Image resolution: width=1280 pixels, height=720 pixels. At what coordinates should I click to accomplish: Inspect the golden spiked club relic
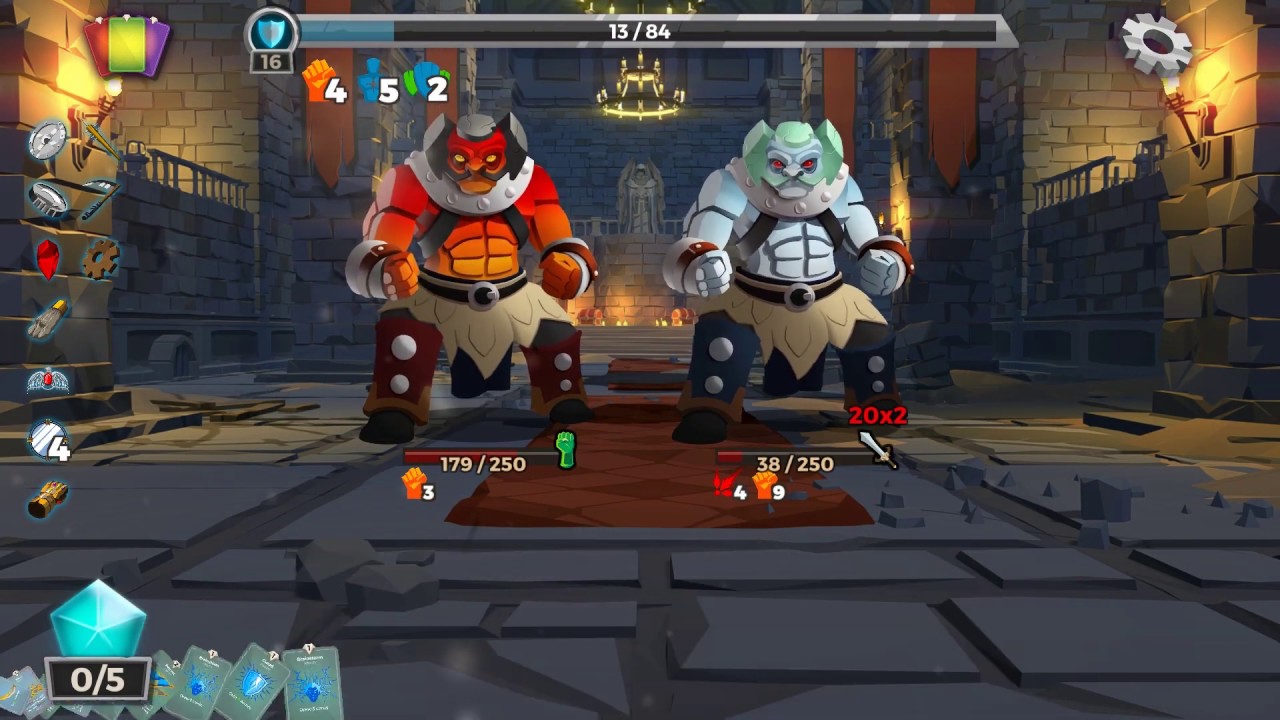pyautogui.click(x=101, y=140)
